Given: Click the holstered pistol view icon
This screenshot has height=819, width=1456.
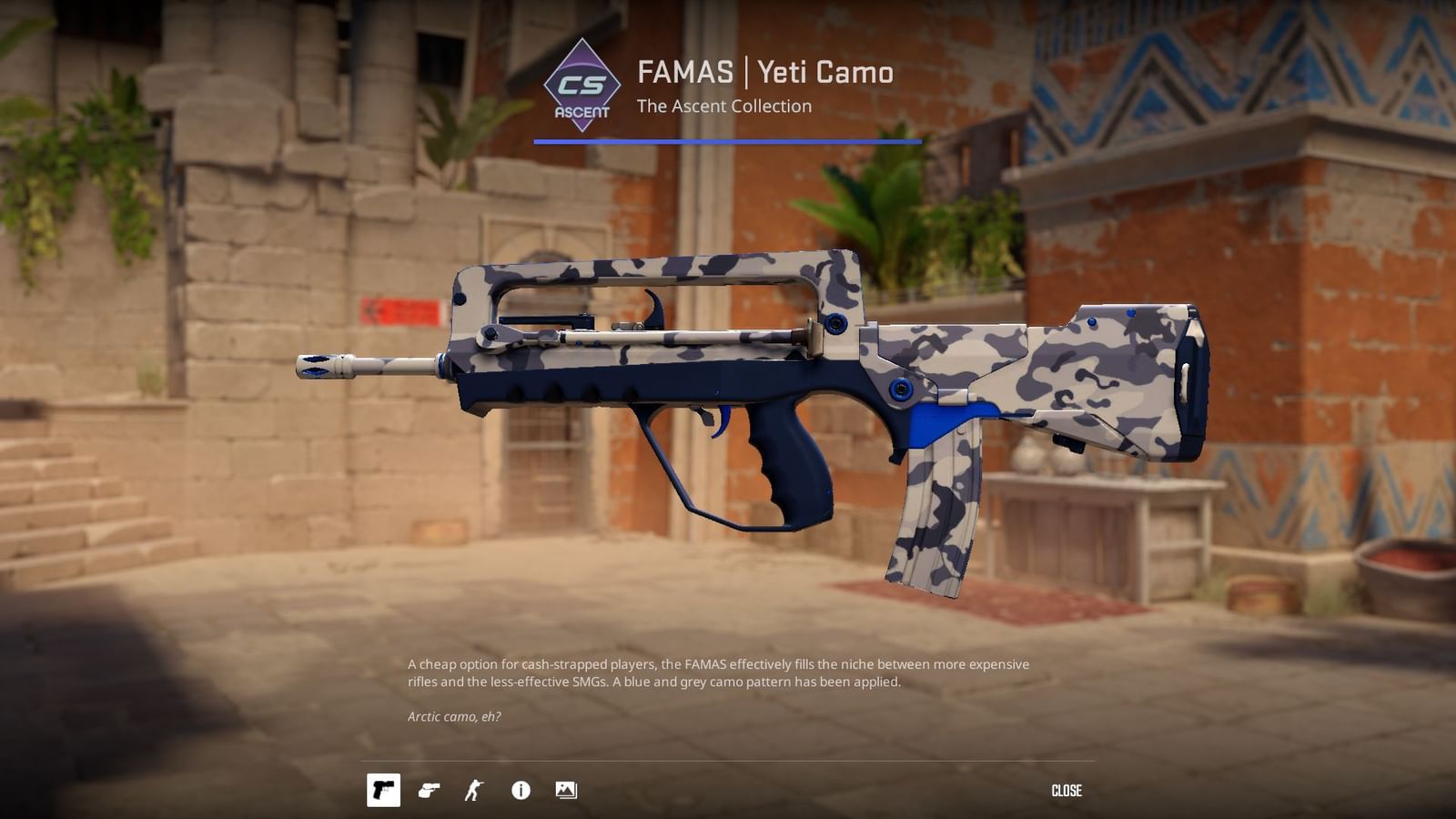Looking at the screenshot, I should (429, 791).
